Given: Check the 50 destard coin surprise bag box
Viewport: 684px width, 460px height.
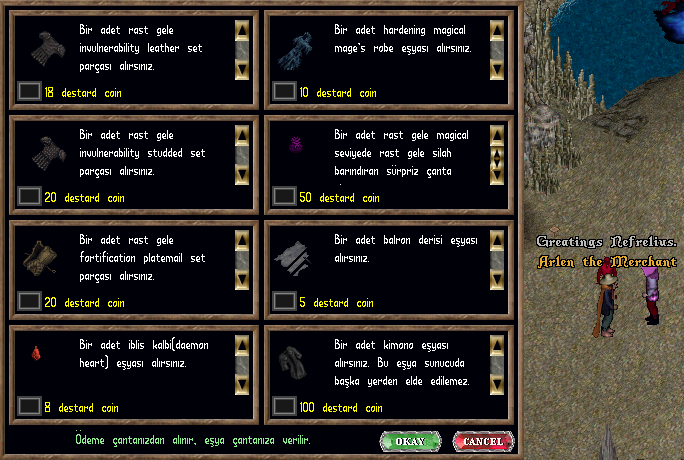Looking at the screenshot, I should (x=285, y=197).
